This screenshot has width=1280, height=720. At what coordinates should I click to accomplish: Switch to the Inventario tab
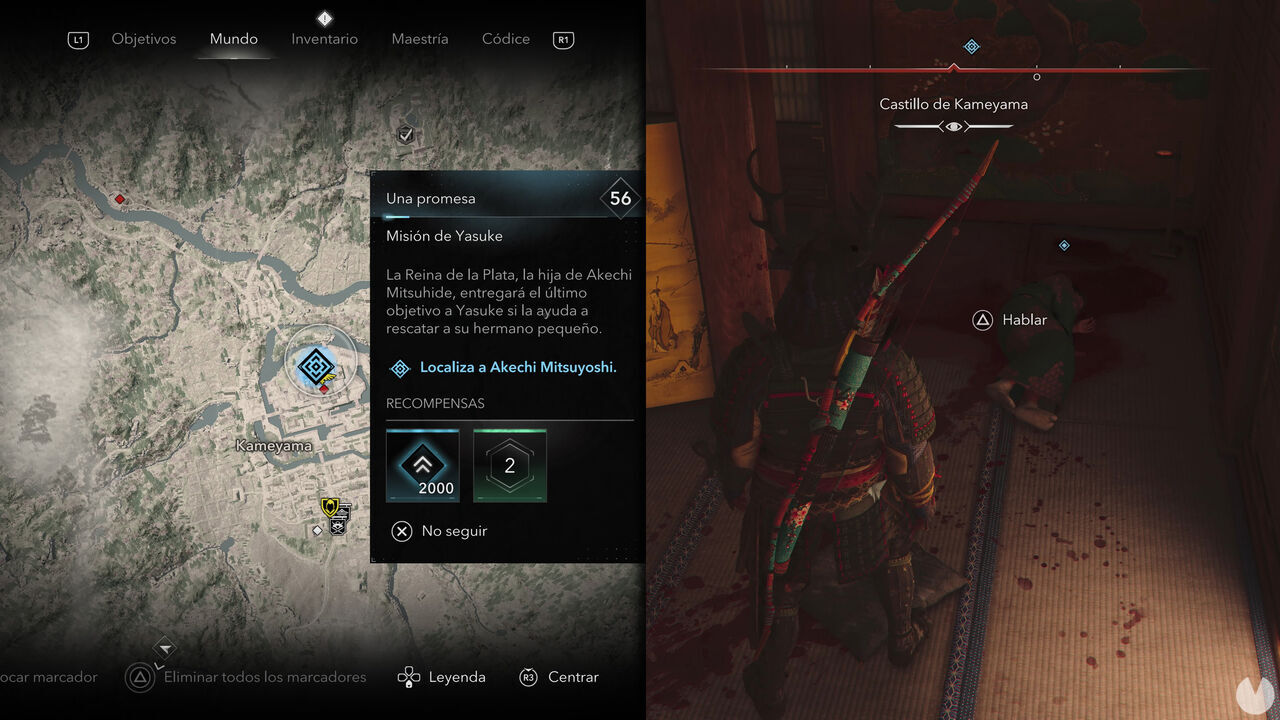click(x=324, y=39)
